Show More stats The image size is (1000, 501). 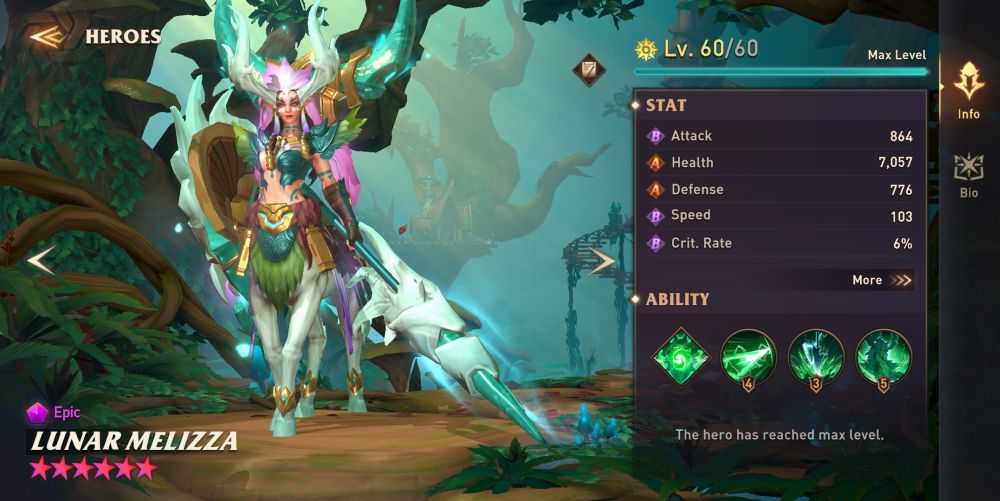pyautogui.click(x=882, y=280)
